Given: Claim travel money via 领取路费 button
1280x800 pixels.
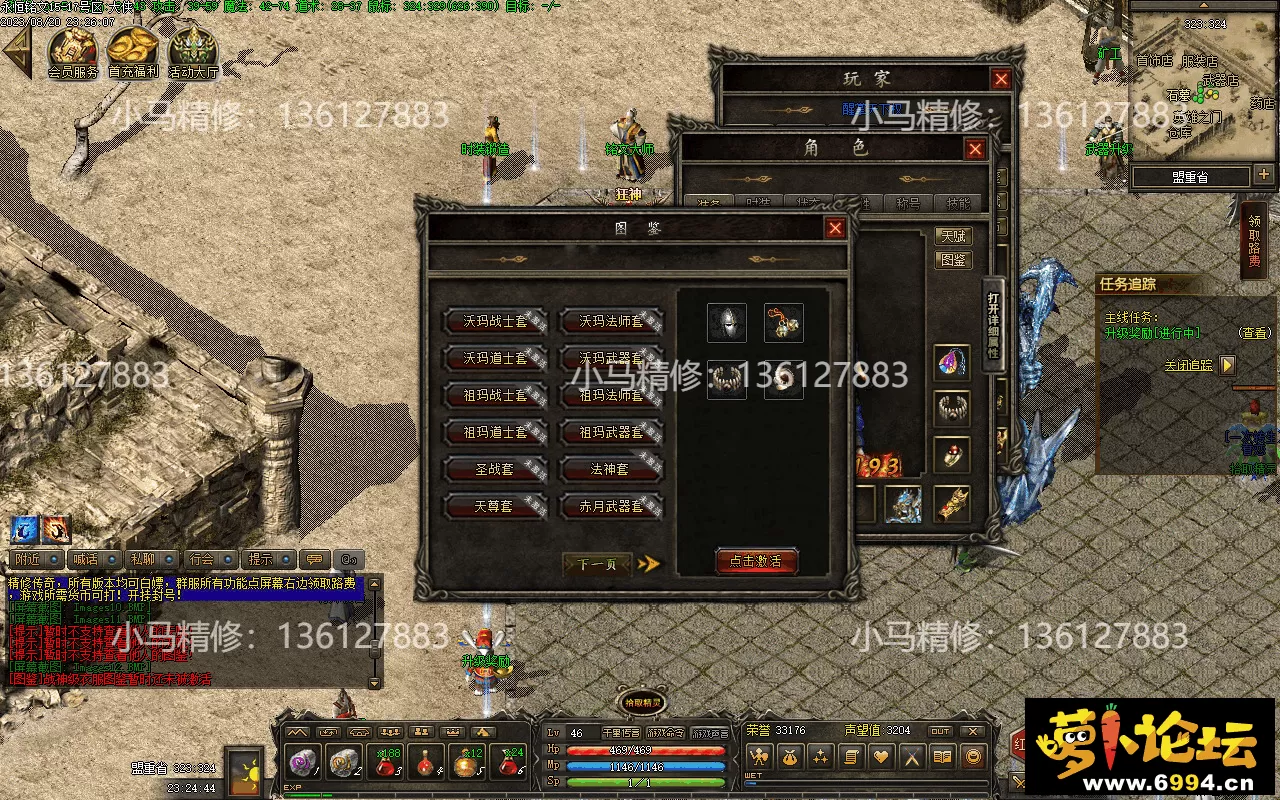Looking at the screenshot, I should point(1254,240).
